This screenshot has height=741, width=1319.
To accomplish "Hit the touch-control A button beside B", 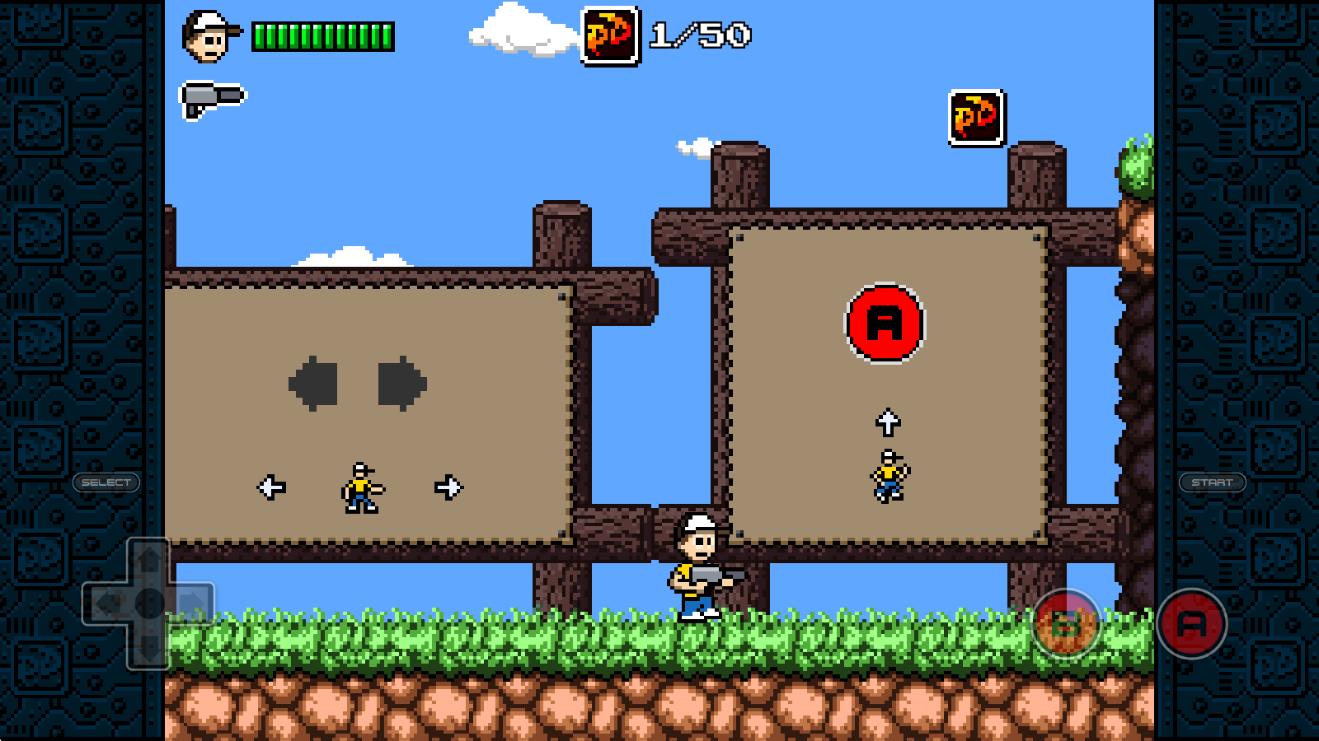I will (1191, 624).
